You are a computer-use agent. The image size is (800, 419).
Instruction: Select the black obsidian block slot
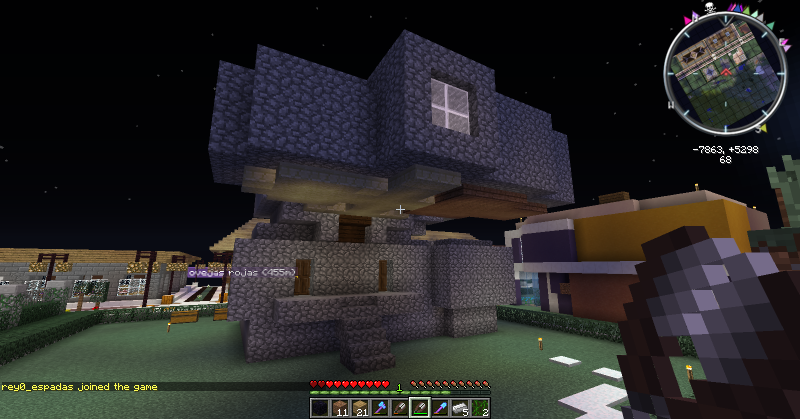tap(319, 408)
